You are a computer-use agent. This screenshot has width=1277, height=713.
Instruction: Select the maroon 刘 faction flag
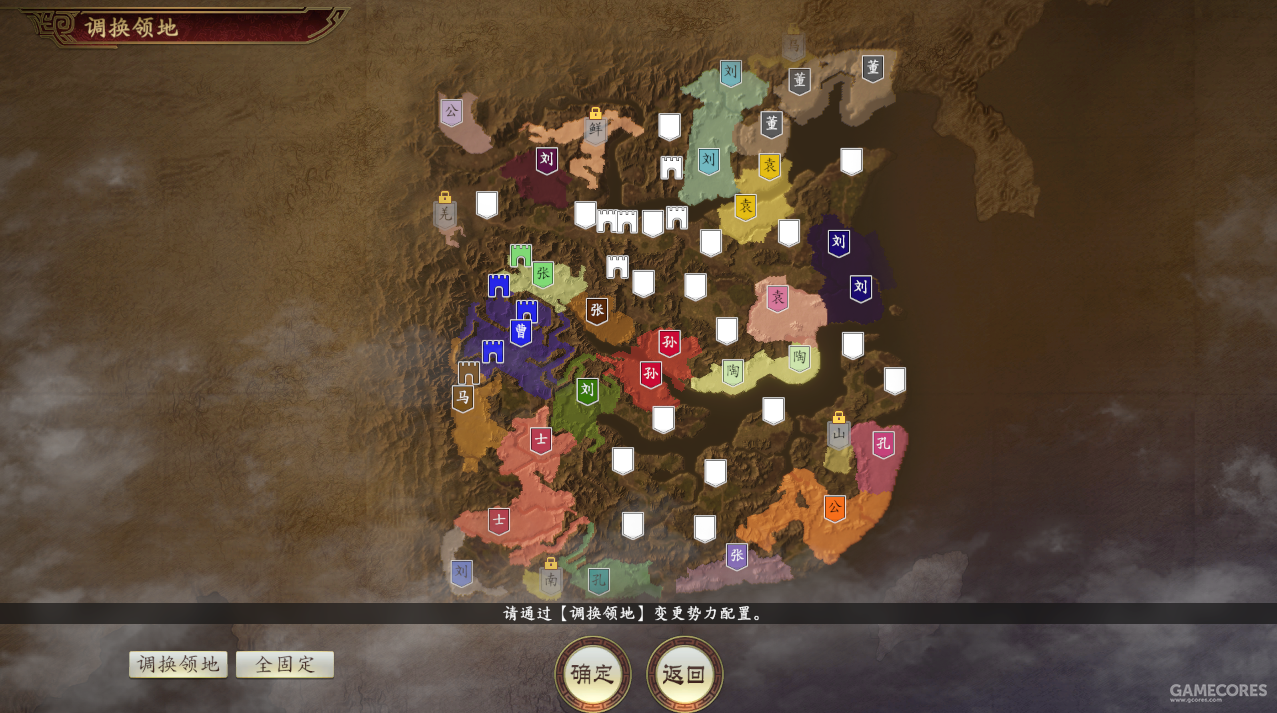coord(546,160)
